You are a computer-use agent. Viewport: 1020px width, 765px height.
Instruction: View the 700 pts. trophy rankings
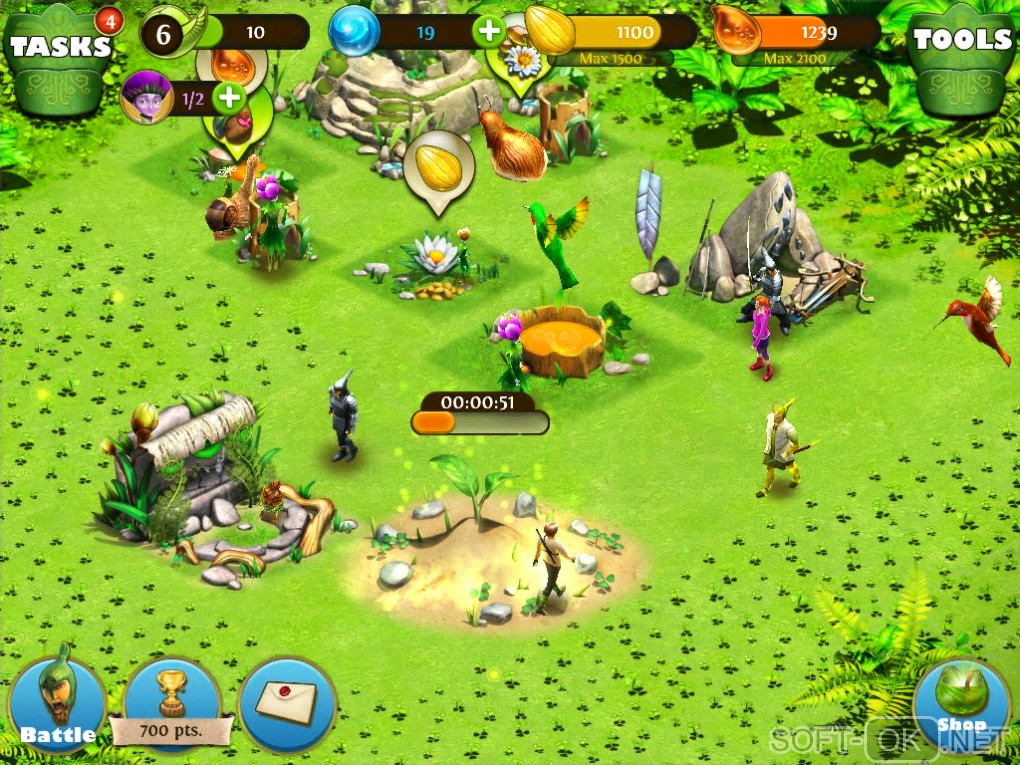[173, 702]
